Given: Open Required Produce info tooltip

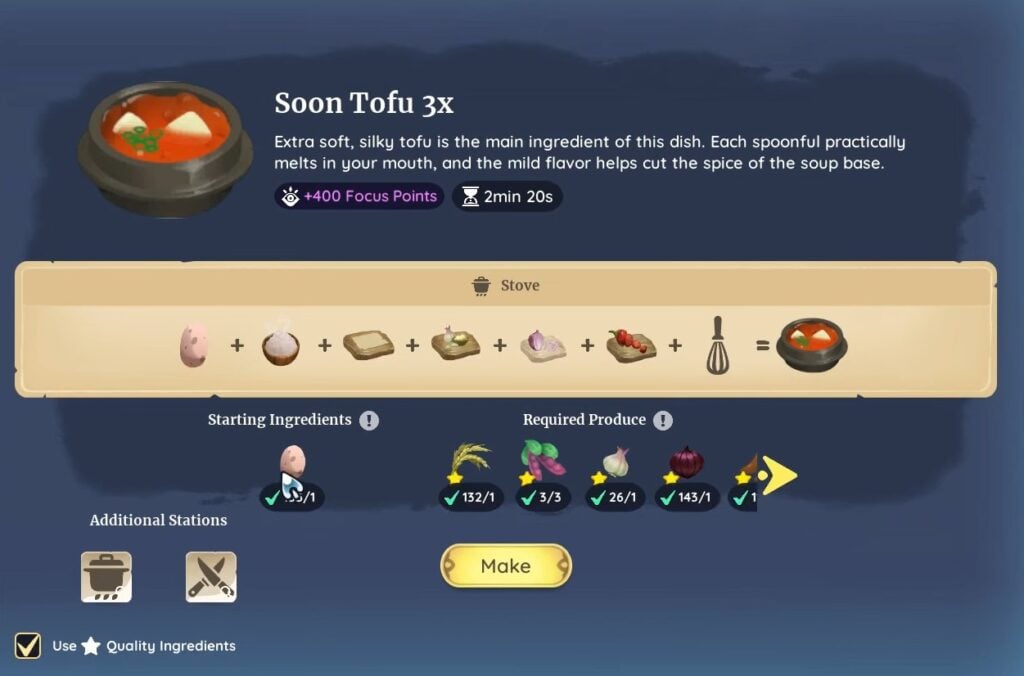Looking at the screenshot, I should click(x=663, y=420).
